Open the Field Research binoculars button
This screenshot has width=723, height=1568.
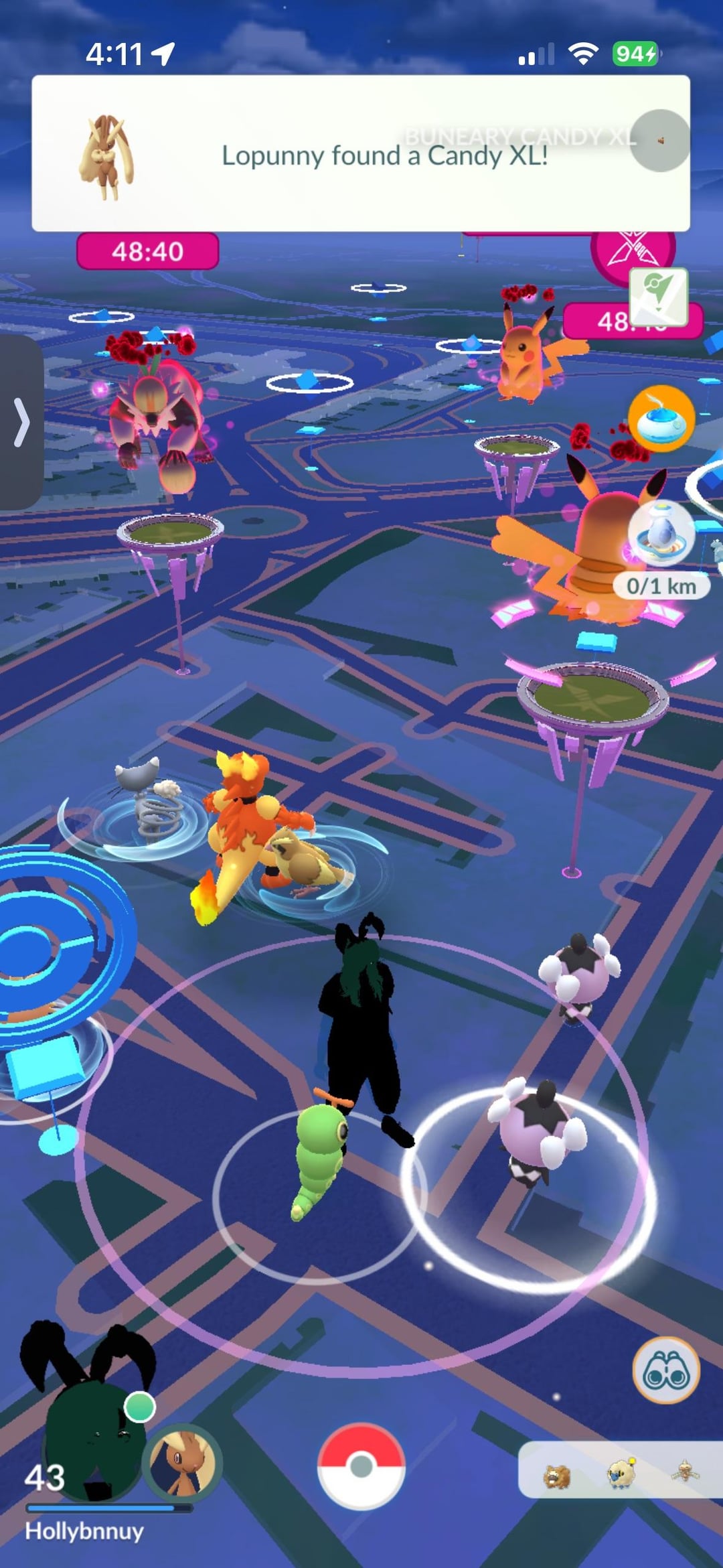coord(666,1370)
